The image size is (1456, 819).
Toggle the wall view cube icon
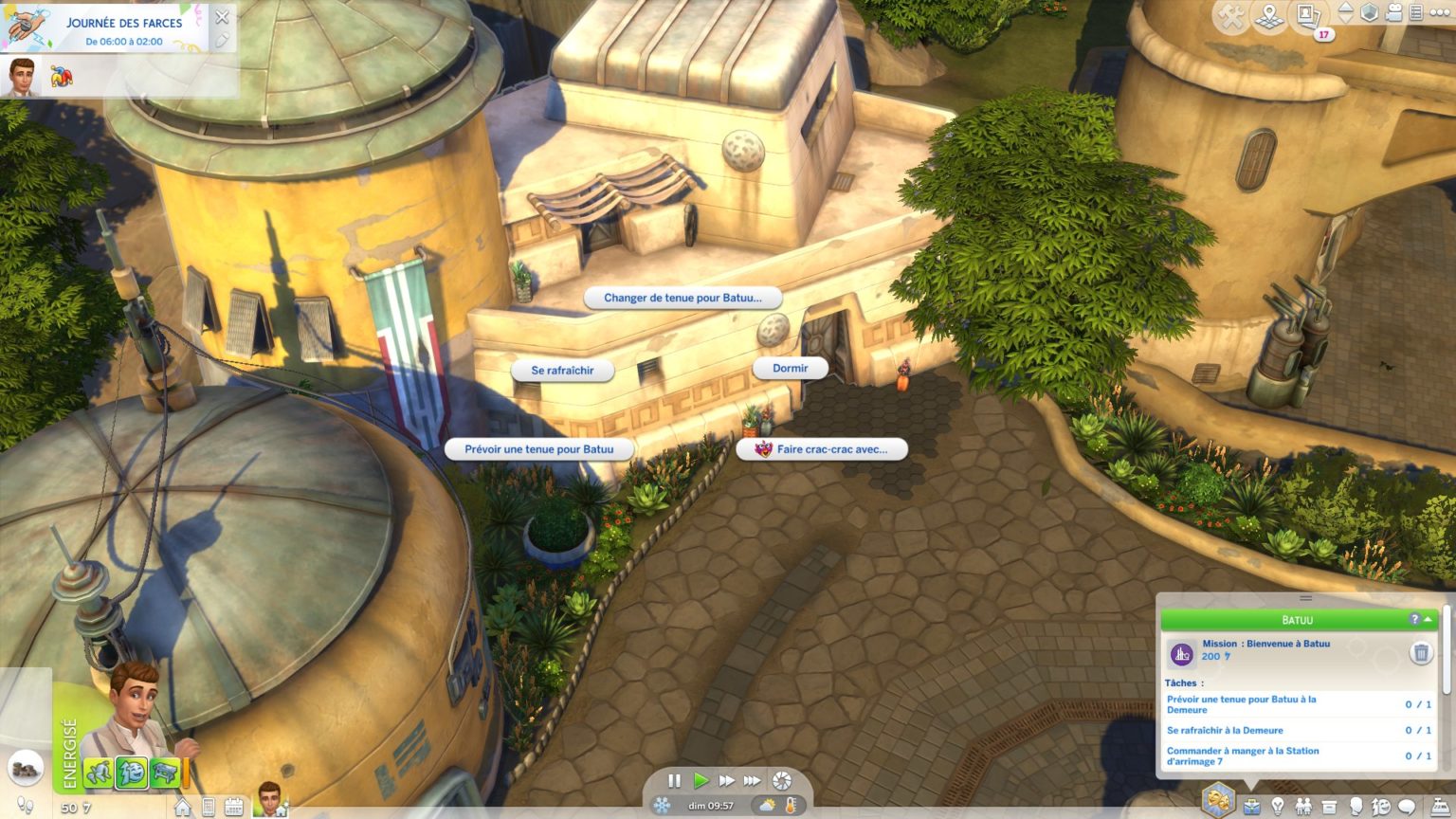click(1370, 13)
